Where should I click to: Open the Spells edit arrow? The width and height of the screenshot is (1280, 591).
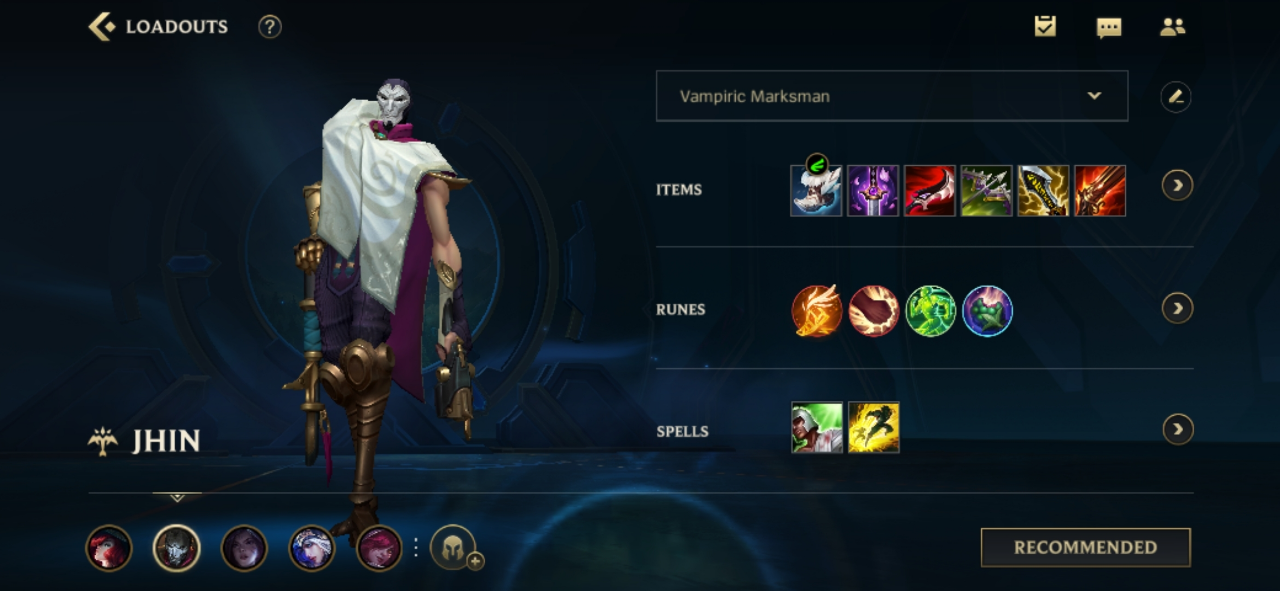point(1177,429)
